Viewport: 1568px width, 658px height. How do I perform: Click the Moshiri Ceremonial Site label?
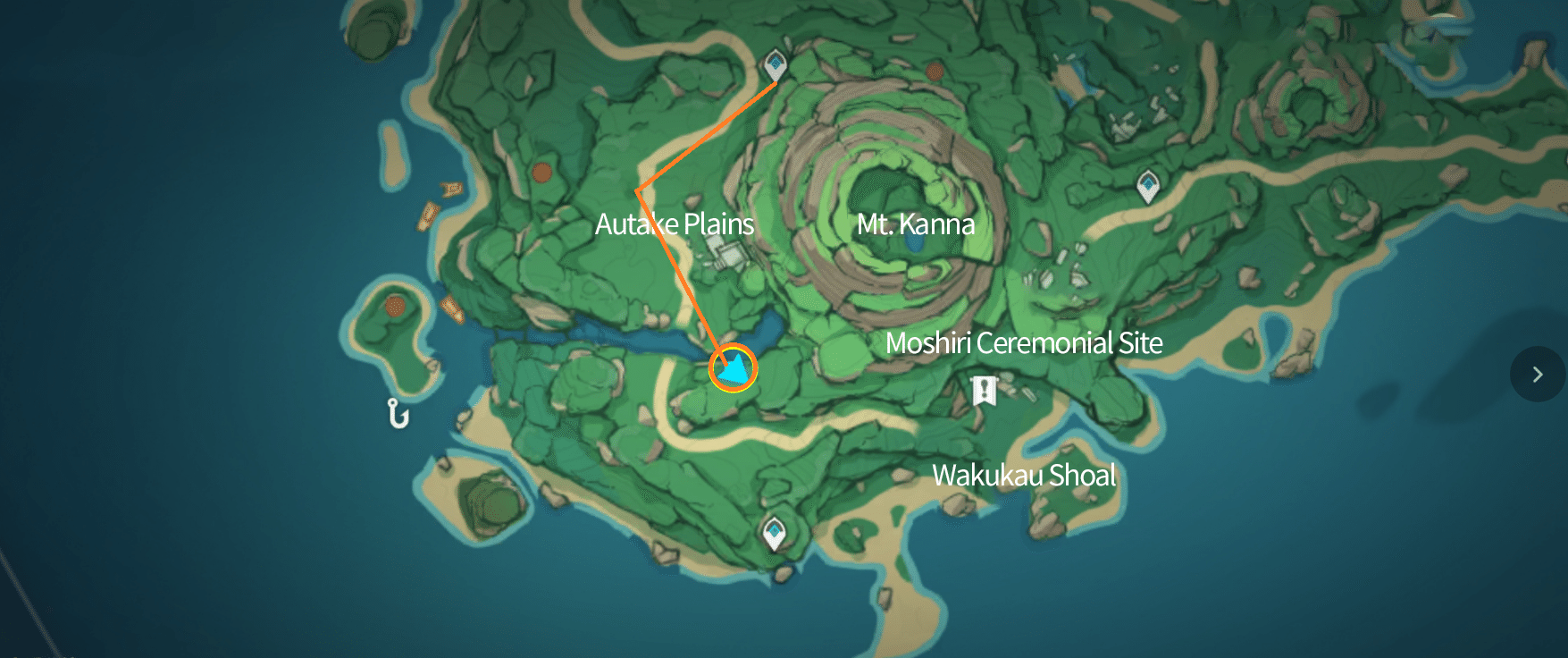1024,343
